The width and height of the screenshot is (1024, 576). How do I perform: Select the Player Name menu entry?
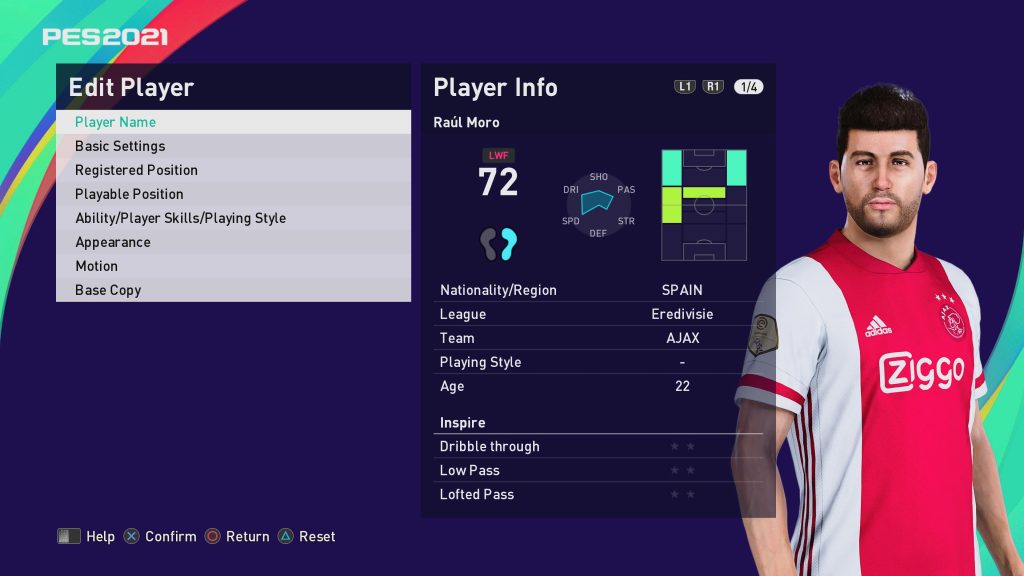[x=233, y=122]
